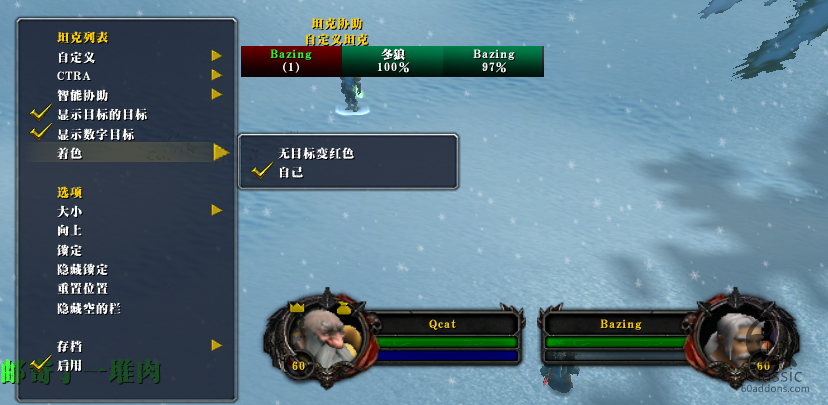Choose 隐藏锁定 in the options
This screenshot has height=405, width=828.
click(82, 269)
